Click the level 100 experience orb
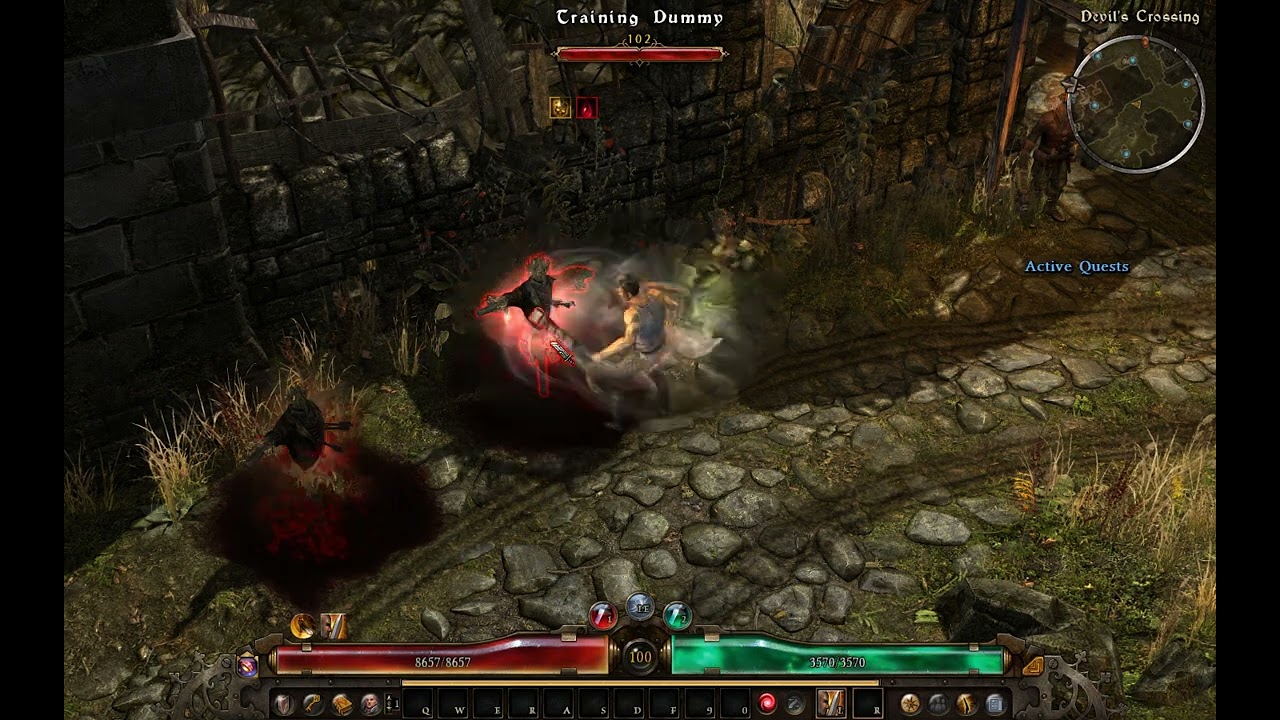1280x720 pixels. 640,657
